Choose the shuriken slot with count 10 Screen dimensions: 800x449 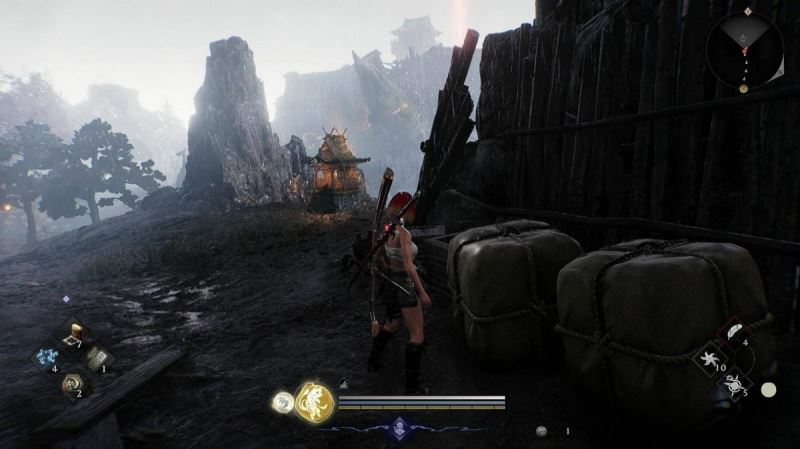tap(711, 358)
